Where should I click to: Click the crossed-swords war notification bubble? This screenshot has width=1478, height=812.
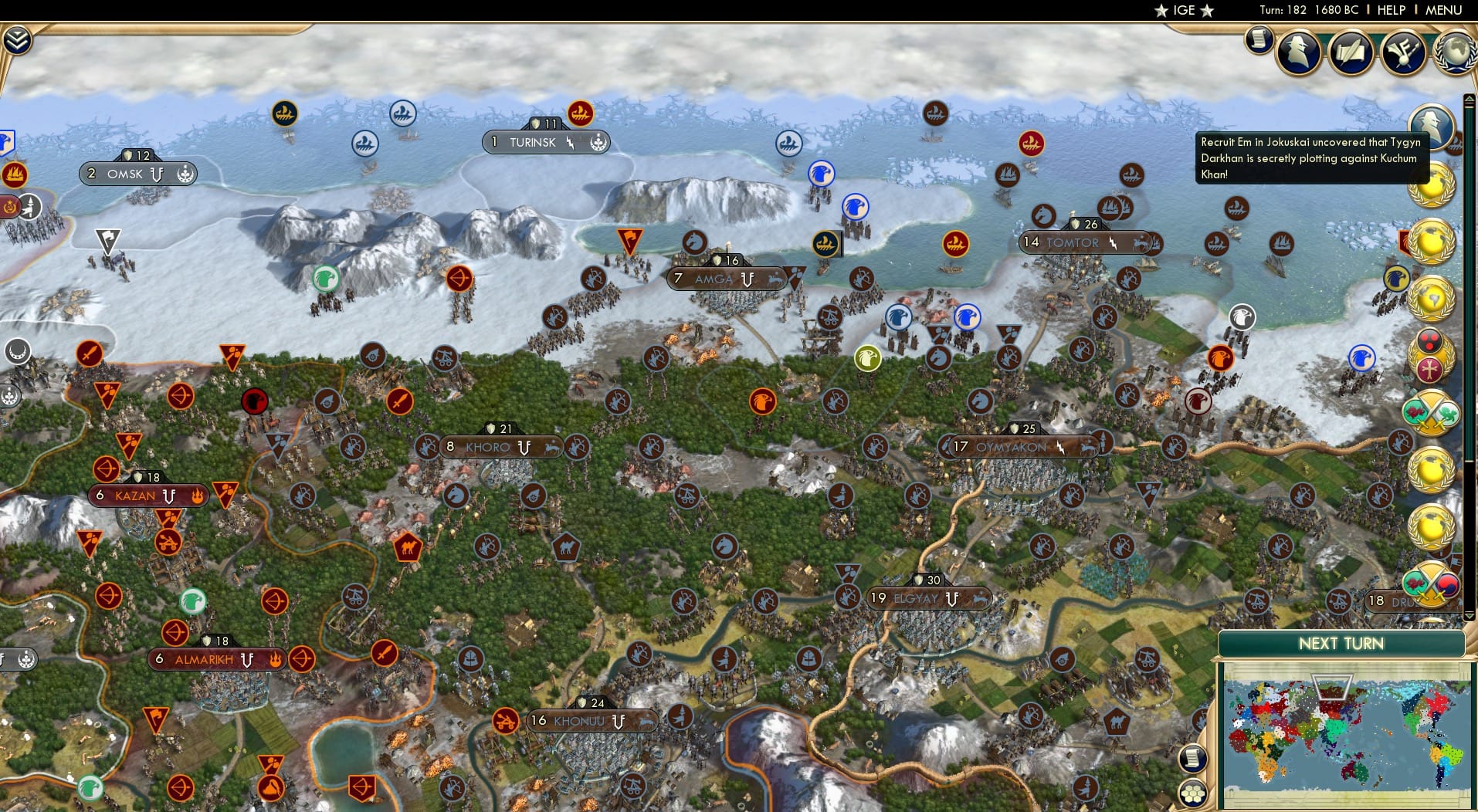coord(1431,411)
